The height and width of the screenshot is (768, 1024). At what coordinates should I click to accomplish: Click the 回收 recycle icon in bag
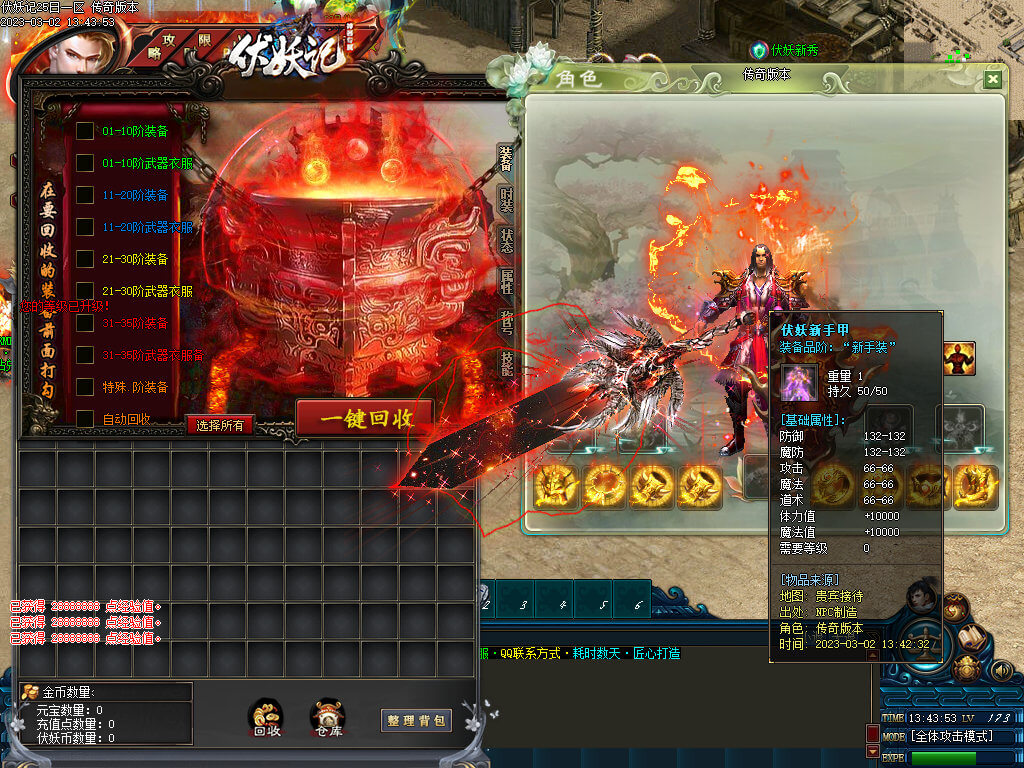tap(266, 718)
